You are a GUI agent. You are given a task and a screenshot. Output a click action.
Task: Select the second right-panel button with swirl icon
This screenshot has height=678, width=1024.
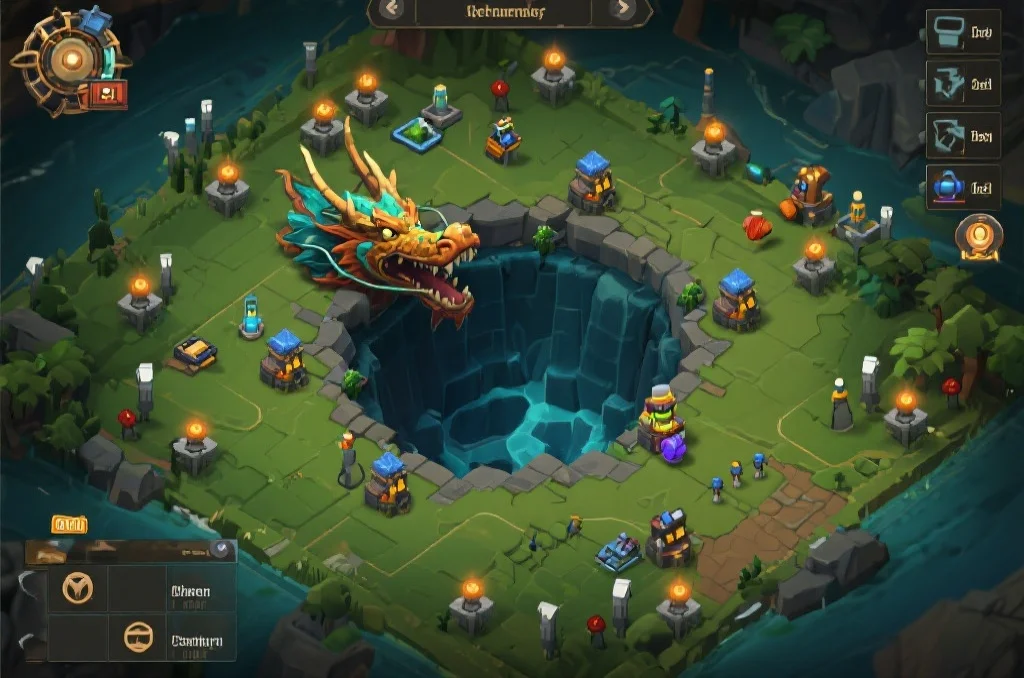pyautogui.click(x=962, y=85)
